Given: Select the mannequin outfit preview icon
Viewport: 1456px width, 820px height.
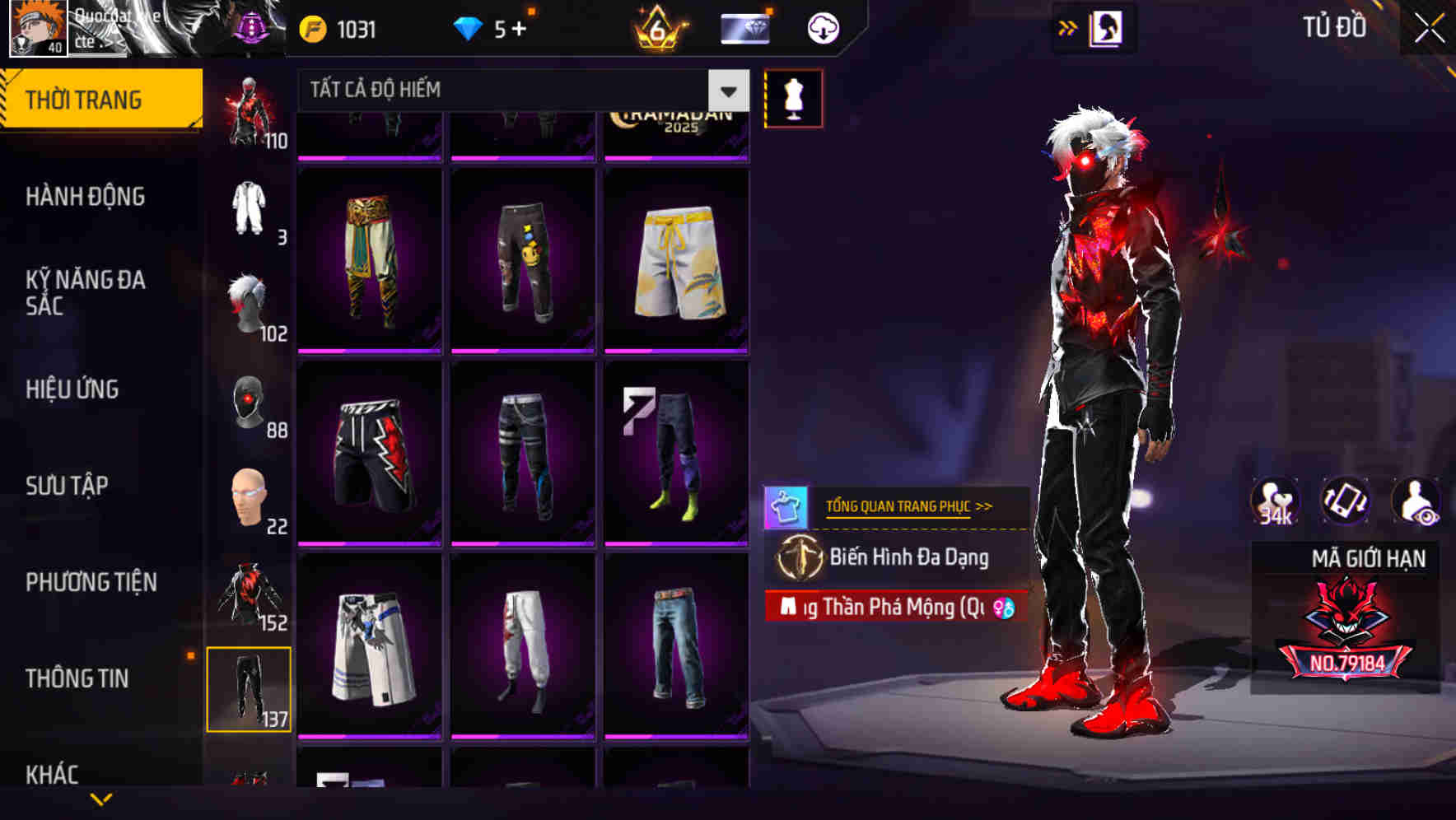Looking at the screenshot, I should (793, 96).
